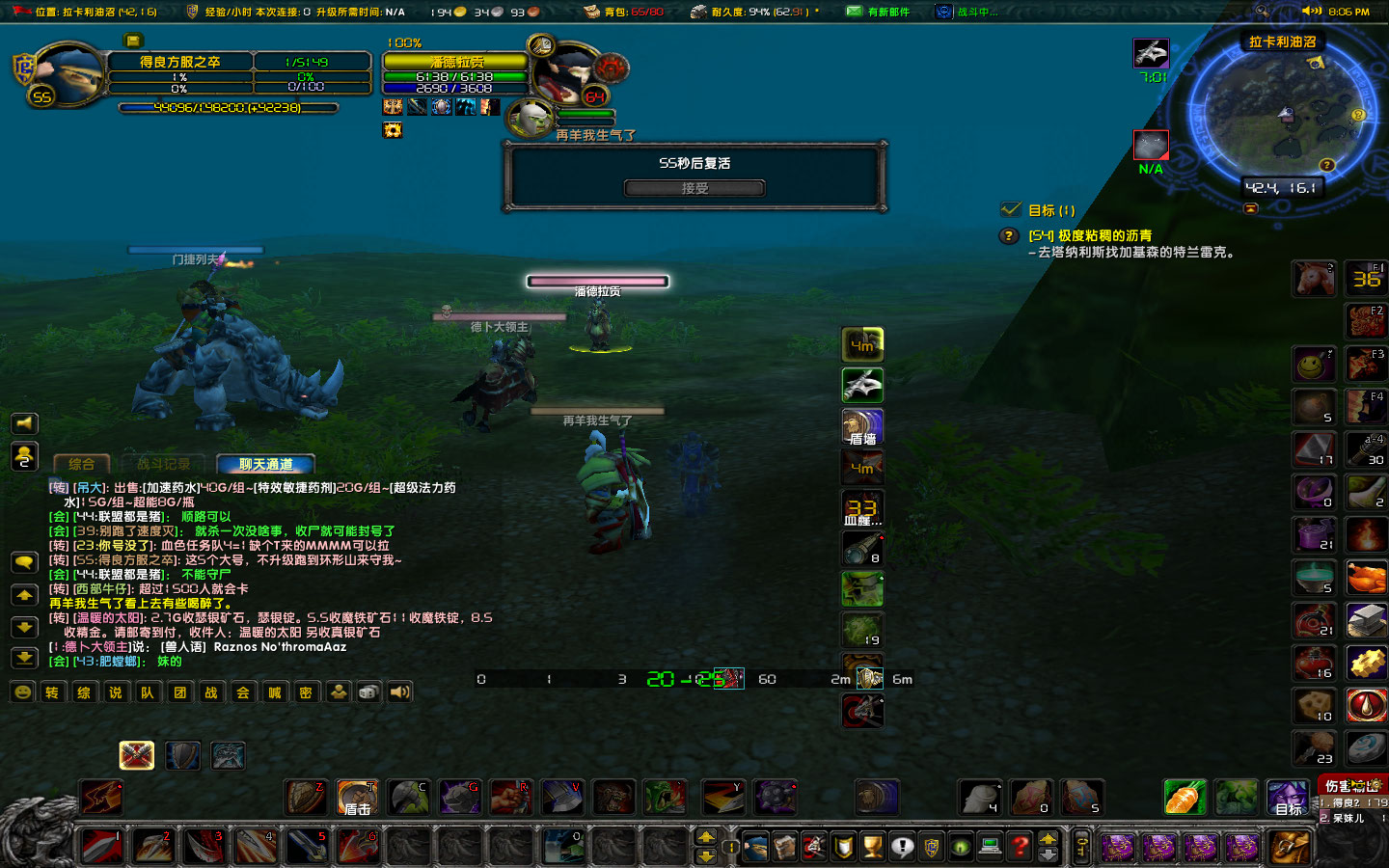Click 接受 to accept resurrection

click(694, 187)
